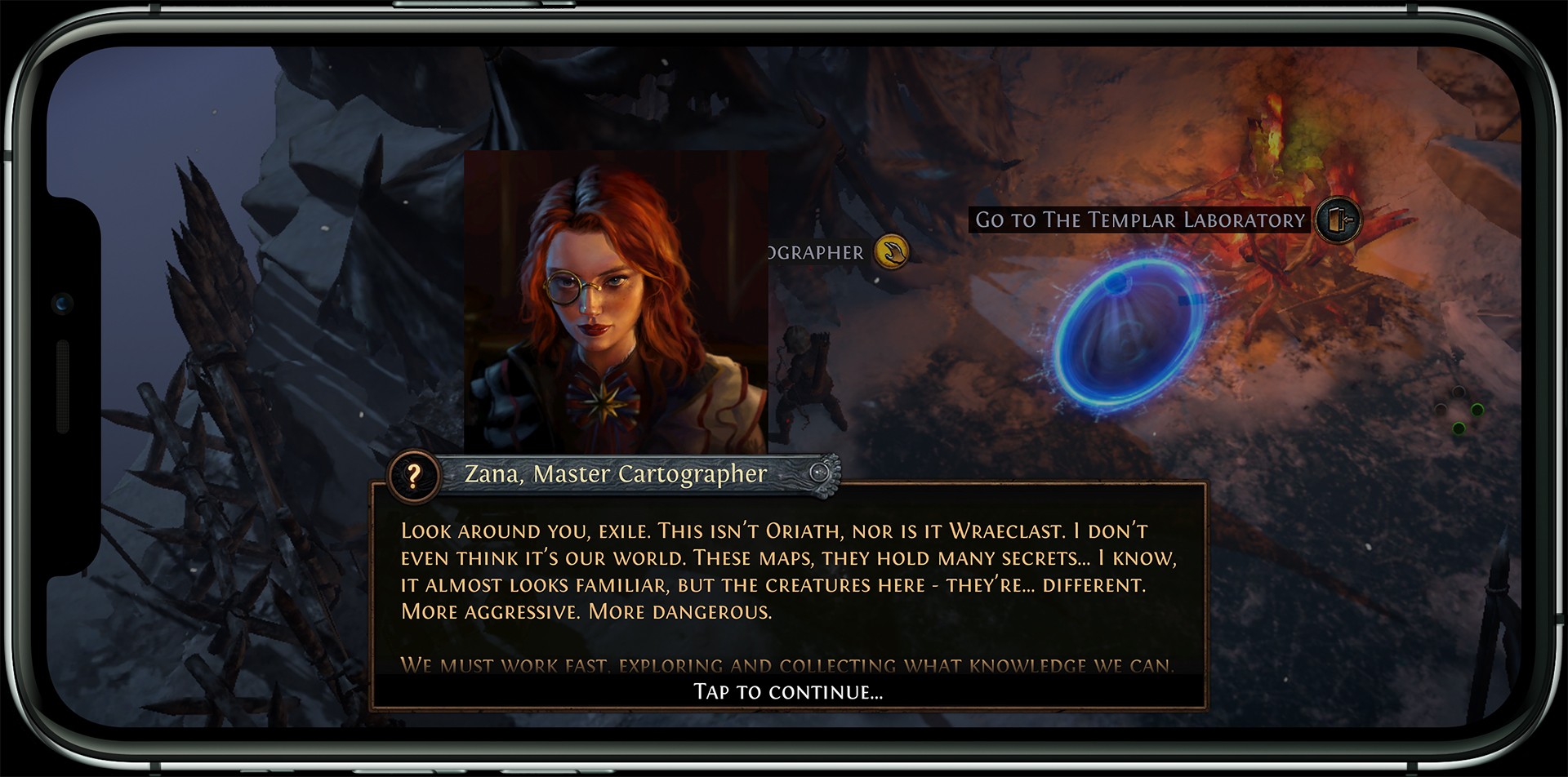1568x777 pixels.
Task: Tap the Templar Laboratory door icon
Action: [1338, 220]
